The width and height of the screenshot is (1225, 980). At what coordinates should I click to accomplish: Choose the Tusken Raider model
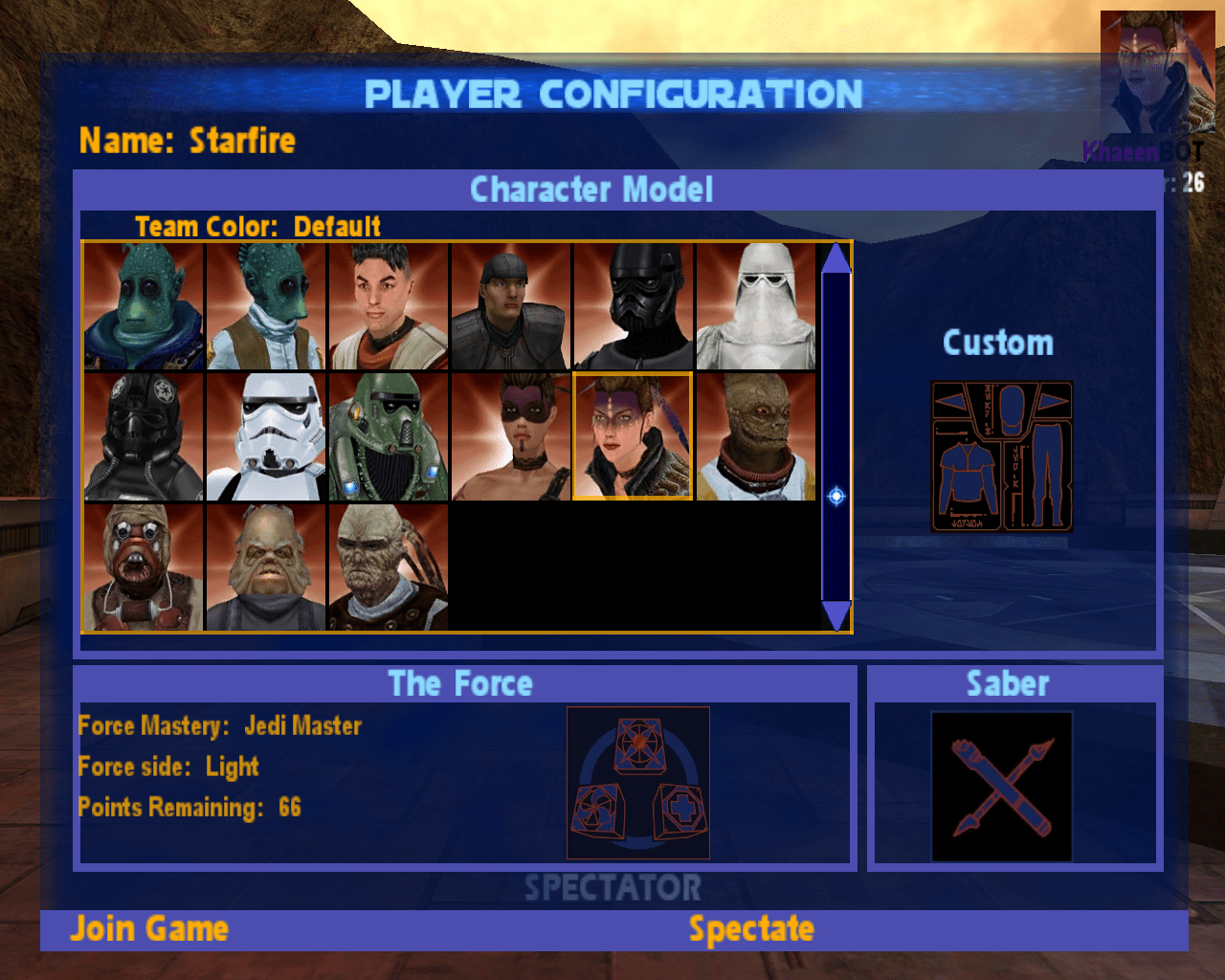pos(144,568)
